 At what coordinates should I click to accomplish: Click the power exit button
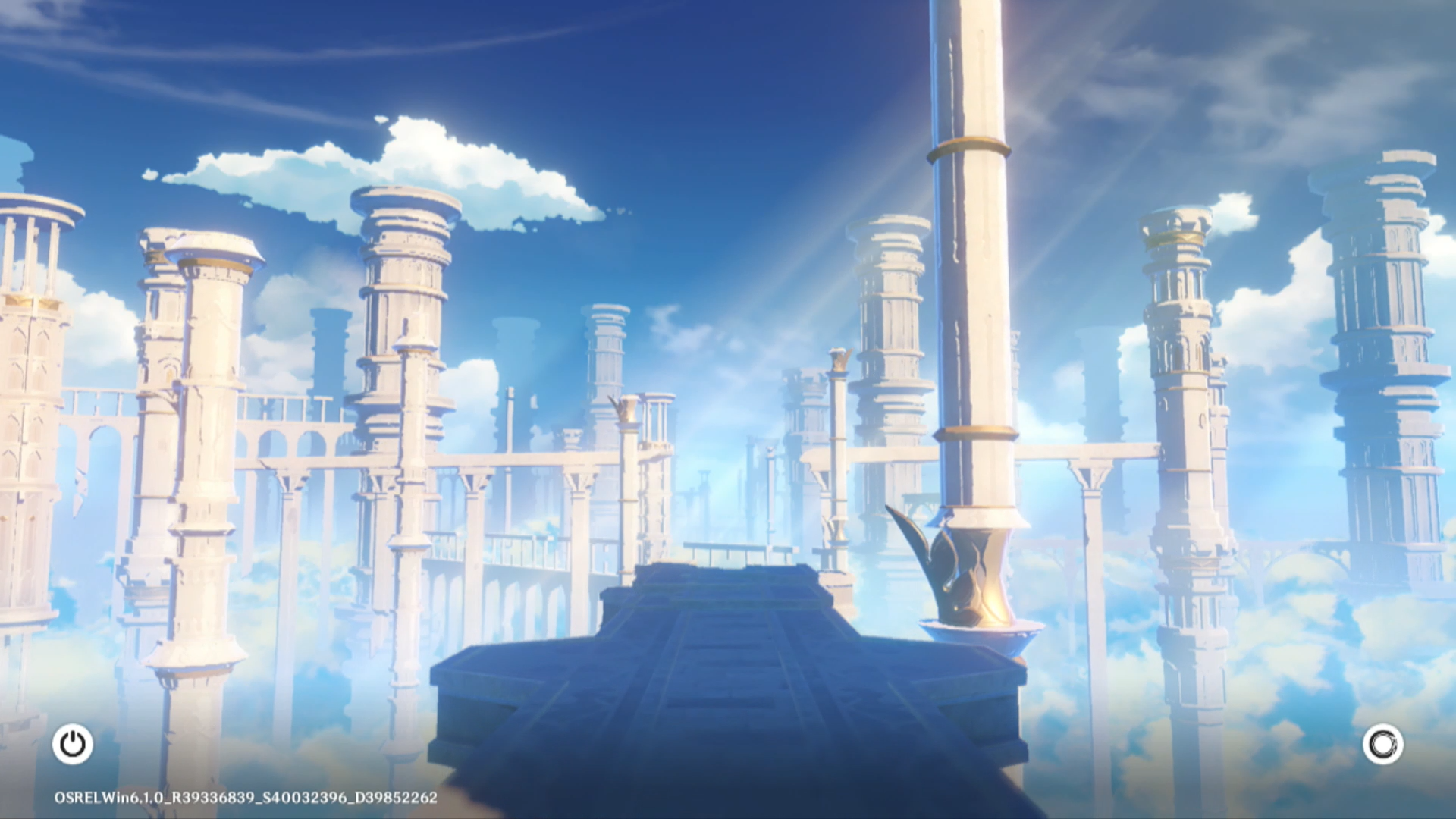pos(73,744)
